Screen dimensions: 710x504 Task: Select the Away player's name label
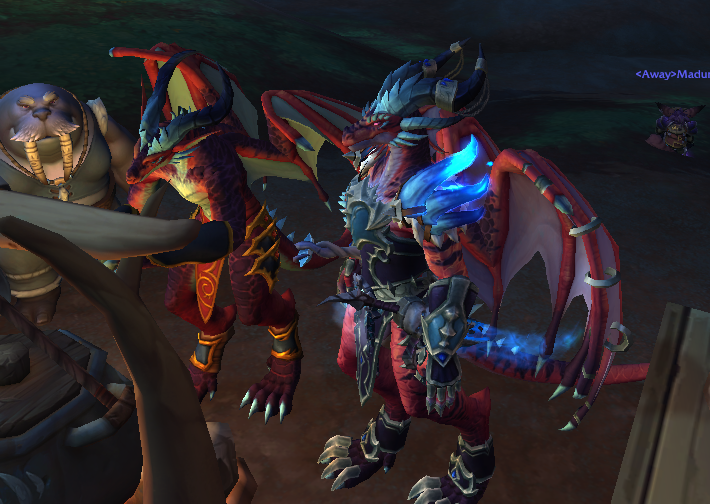pos(672,74)
